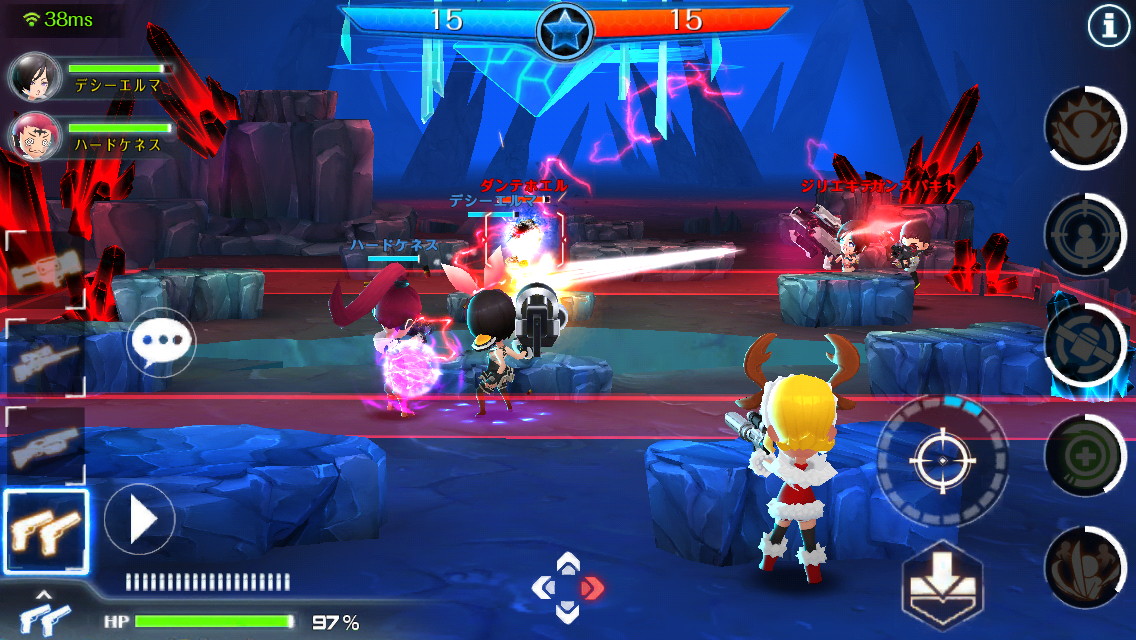Click the star emblem between scores
This screenshot has width=1136, height=640.
coord(566,31)
